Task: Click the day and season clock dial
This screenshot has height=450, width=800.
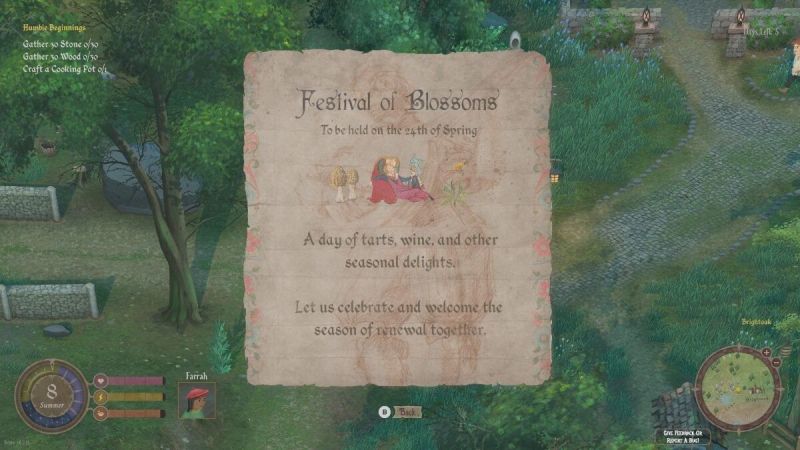Action: tap(51, 396)
